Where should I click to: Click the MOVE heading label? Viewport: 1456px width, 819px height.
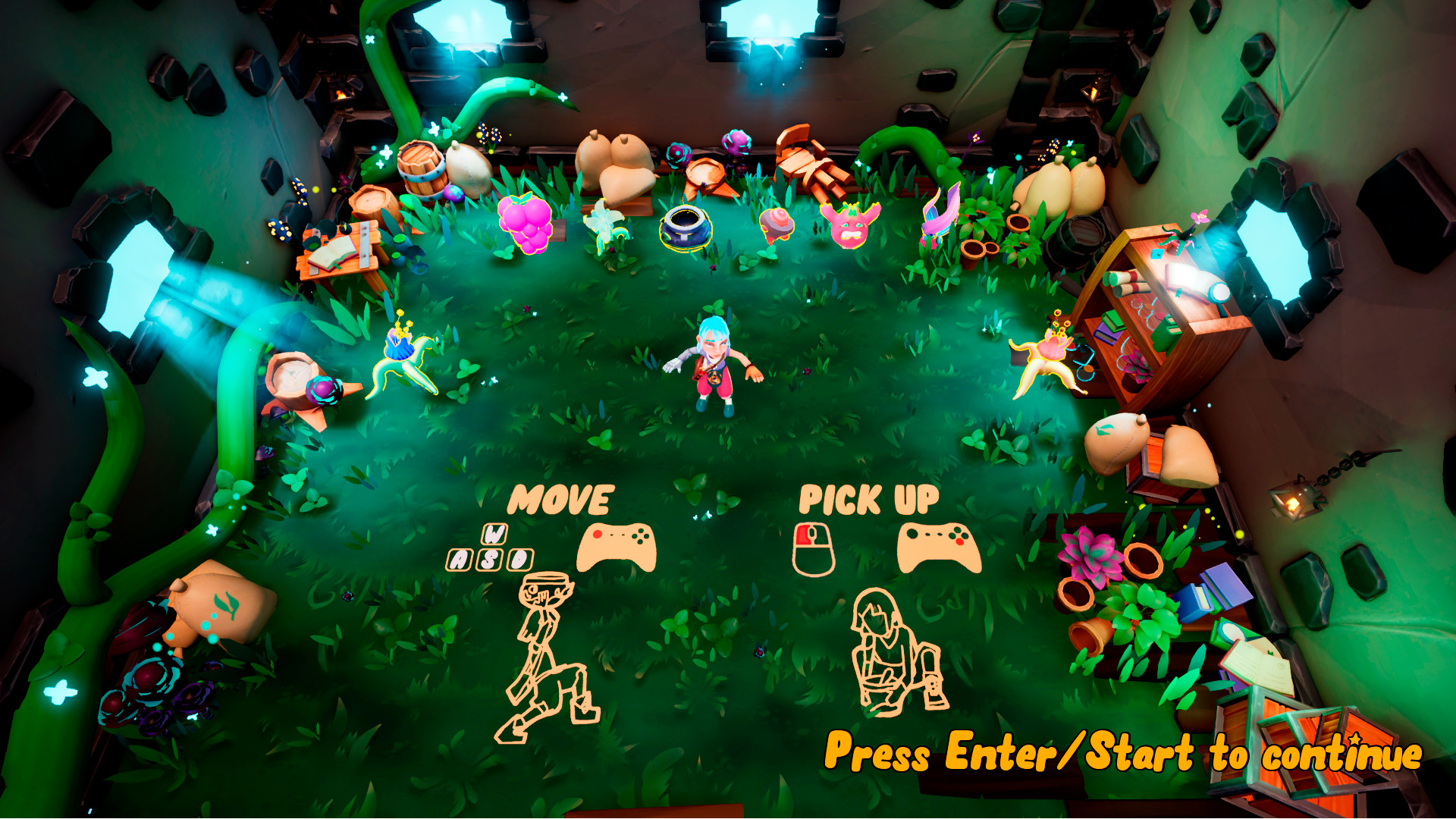561,499
